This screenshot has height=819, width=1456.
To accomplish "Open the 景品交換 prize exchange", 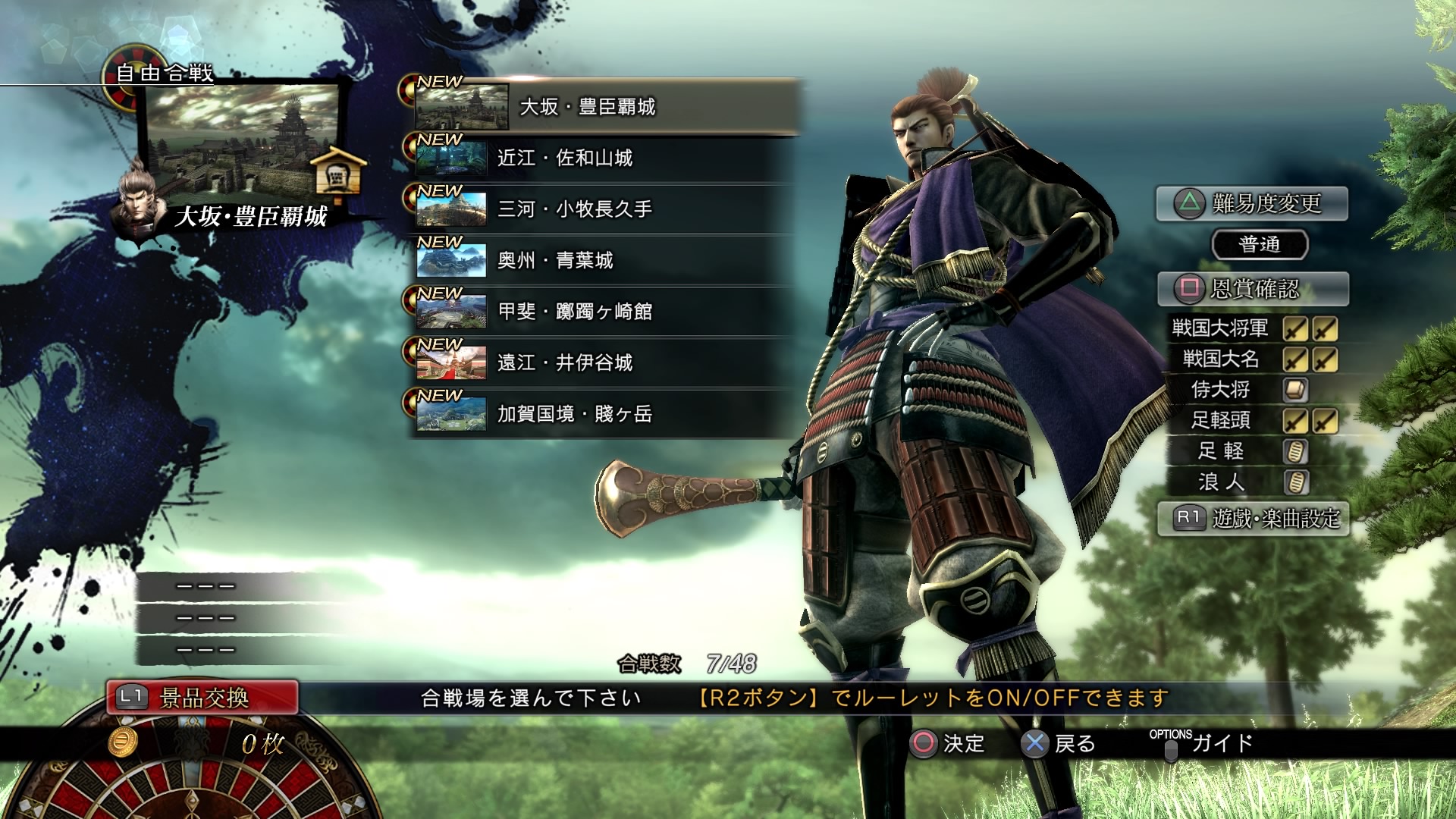I will [x=202, y=698].
